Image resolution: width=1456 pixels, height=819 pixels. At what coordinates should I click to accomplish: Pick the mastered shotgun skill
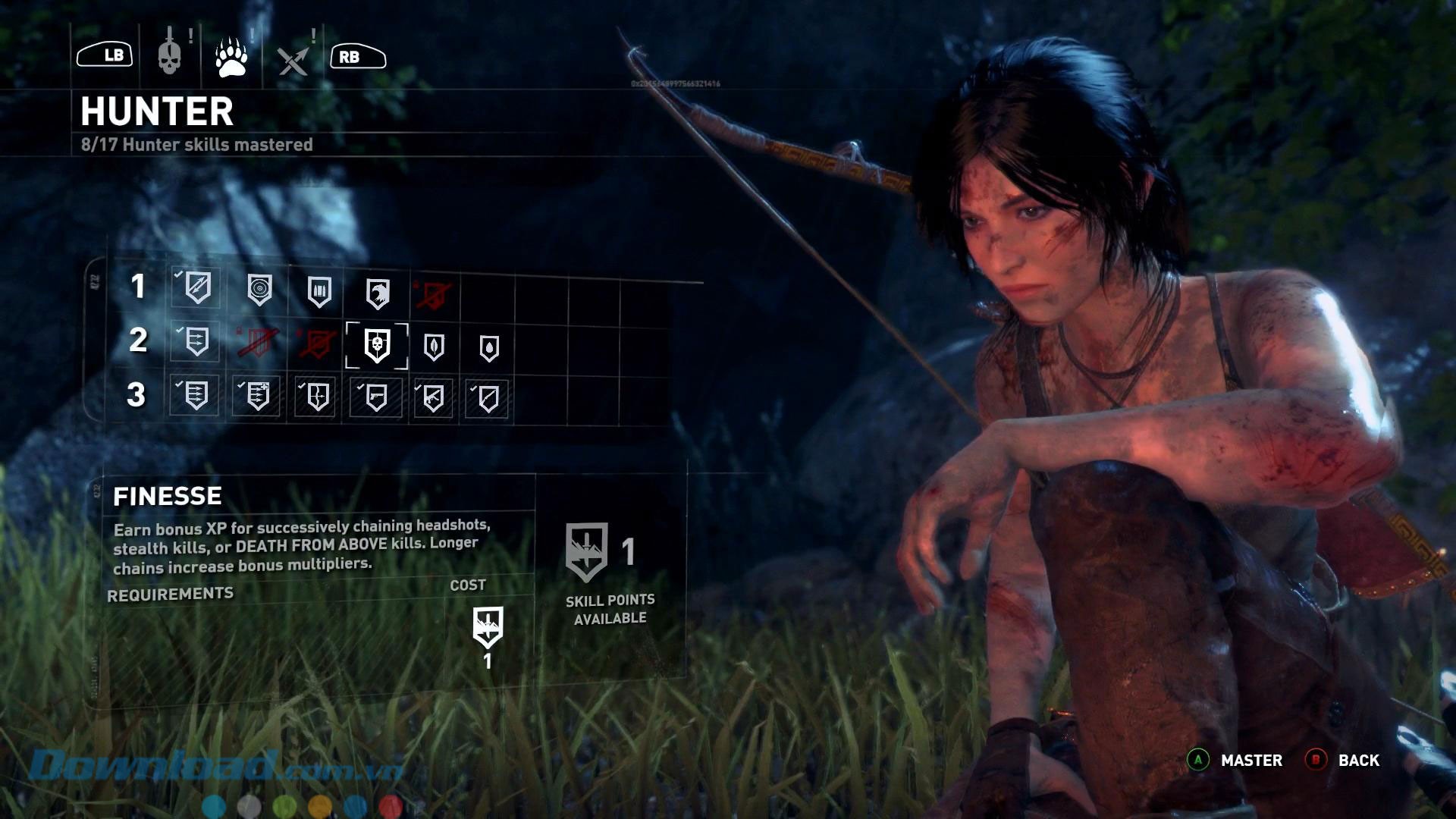click(x=488, y=398)
